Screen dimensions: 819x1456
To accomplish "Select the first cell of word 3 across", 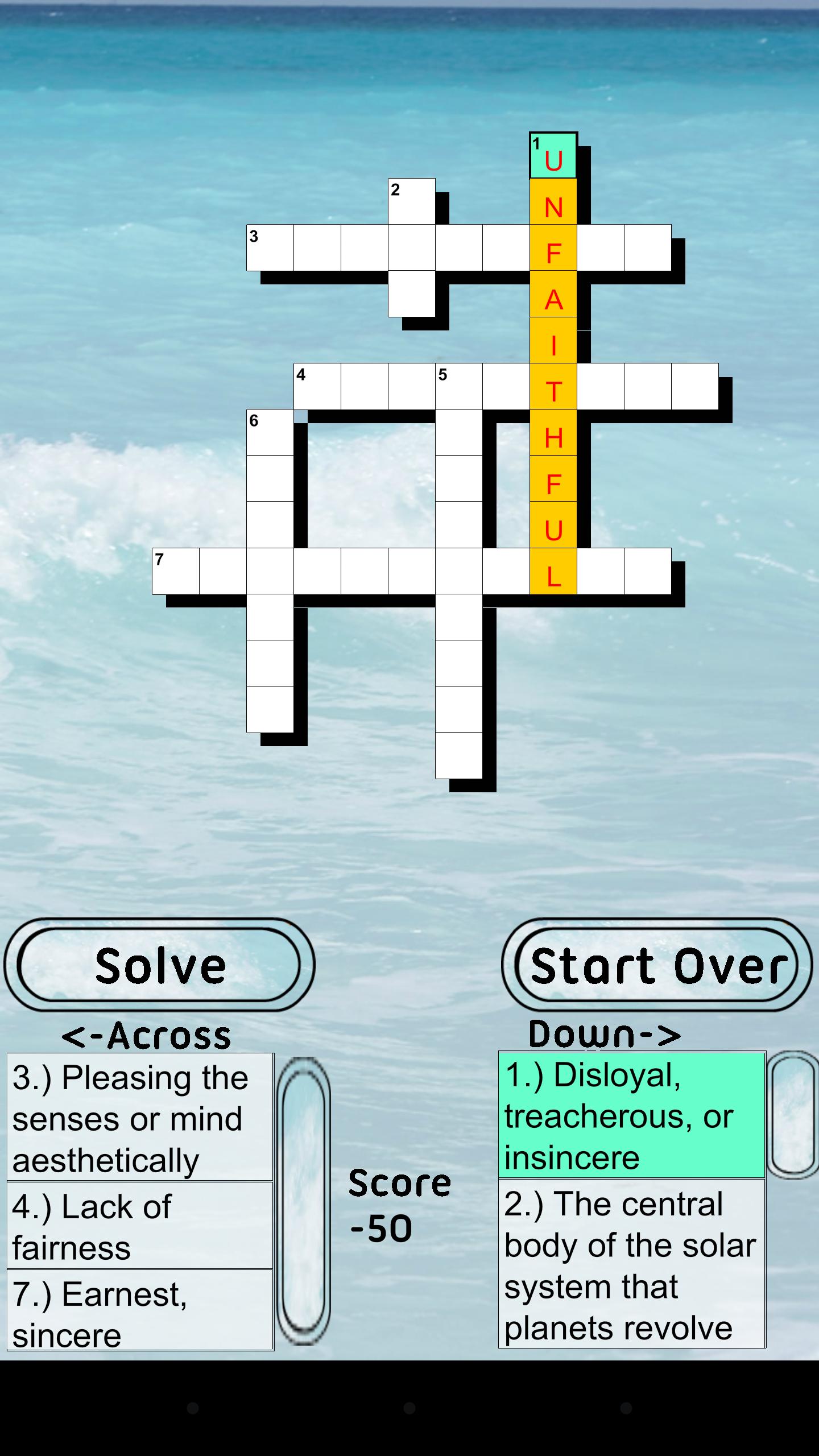I will 270,249.
